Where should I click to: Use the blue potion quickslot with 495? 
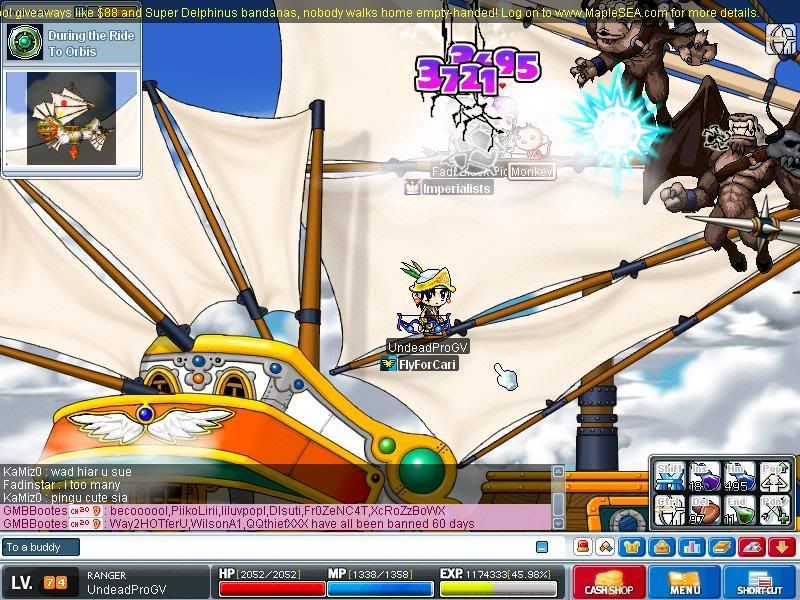point(740,476)
